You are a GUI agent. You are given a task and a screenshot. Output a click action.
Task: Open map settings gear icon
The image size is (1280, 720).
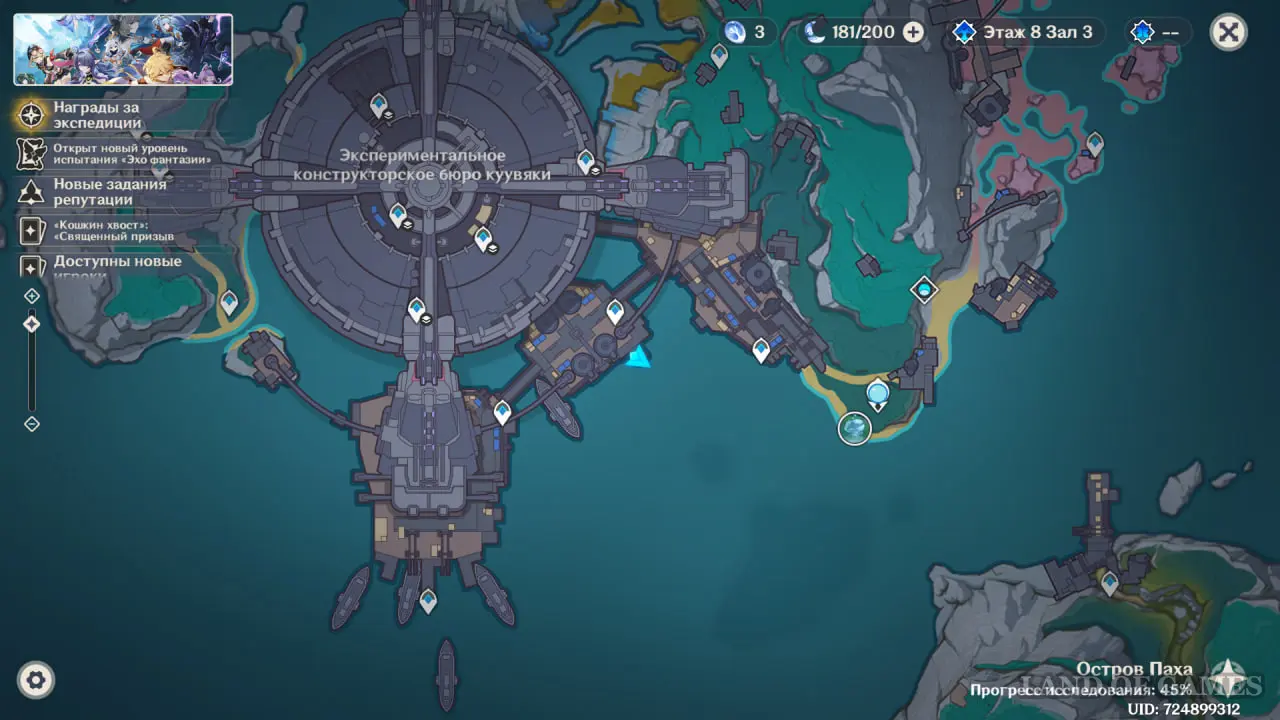(36, 681)
